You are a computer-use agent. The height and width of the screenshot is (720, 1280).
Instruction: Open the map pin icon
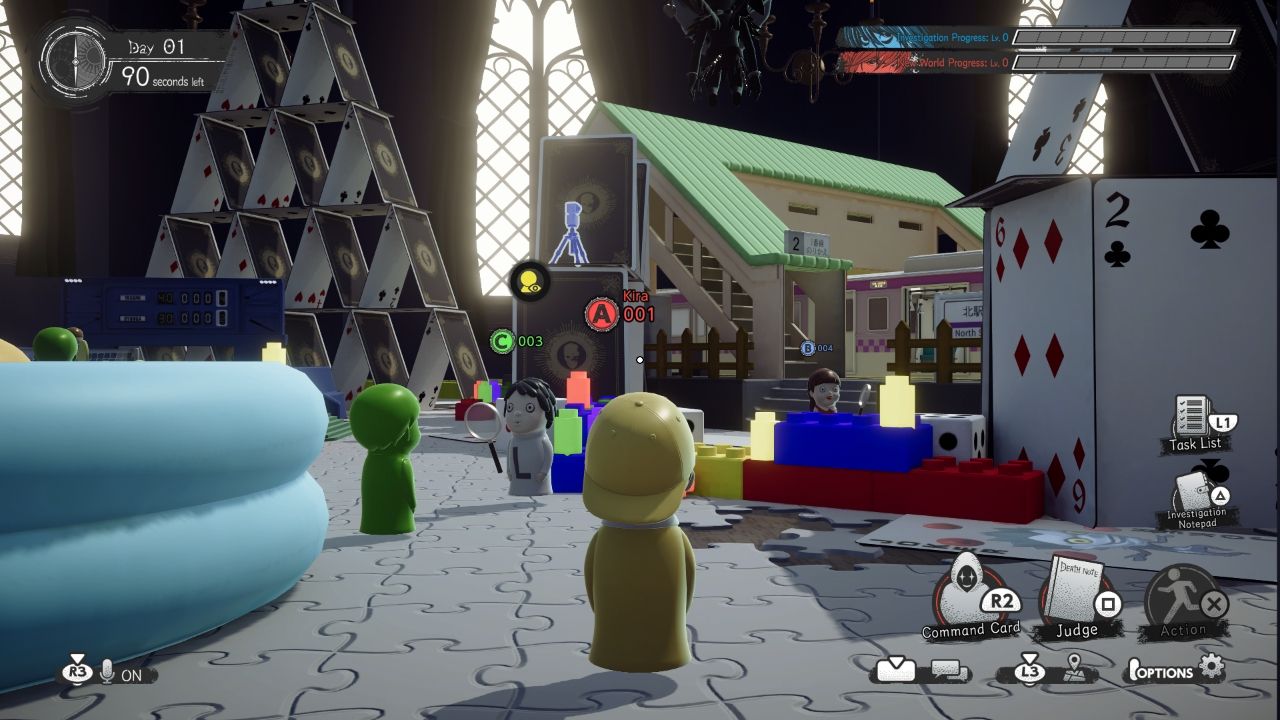[x=1075, y=670]
